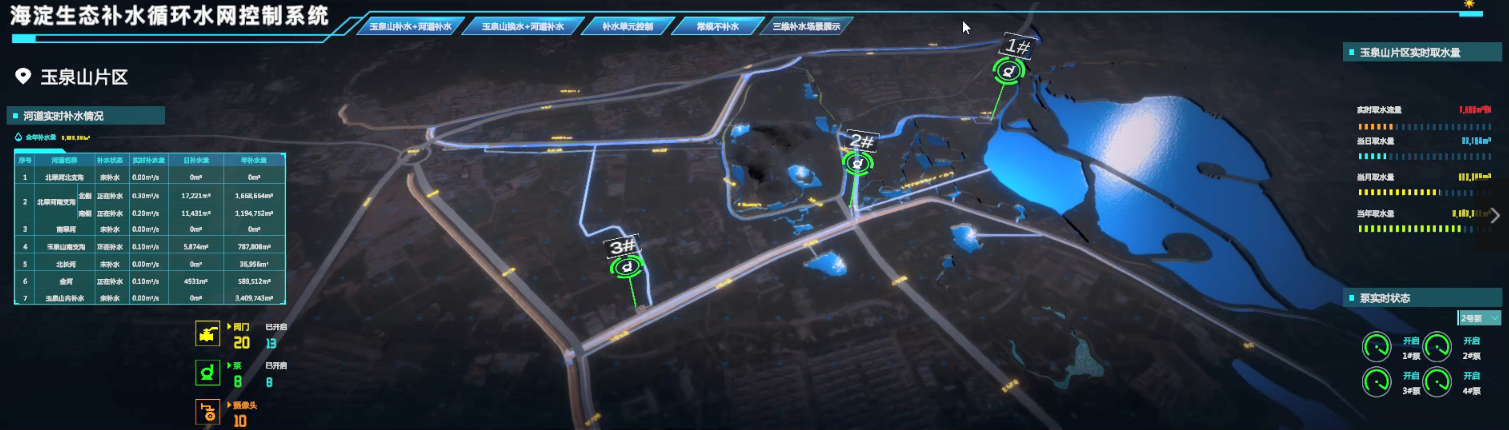Click the 3#泵 pump gauge
Viewport: 1509px width, 430px height.
tap(1378, 382)
